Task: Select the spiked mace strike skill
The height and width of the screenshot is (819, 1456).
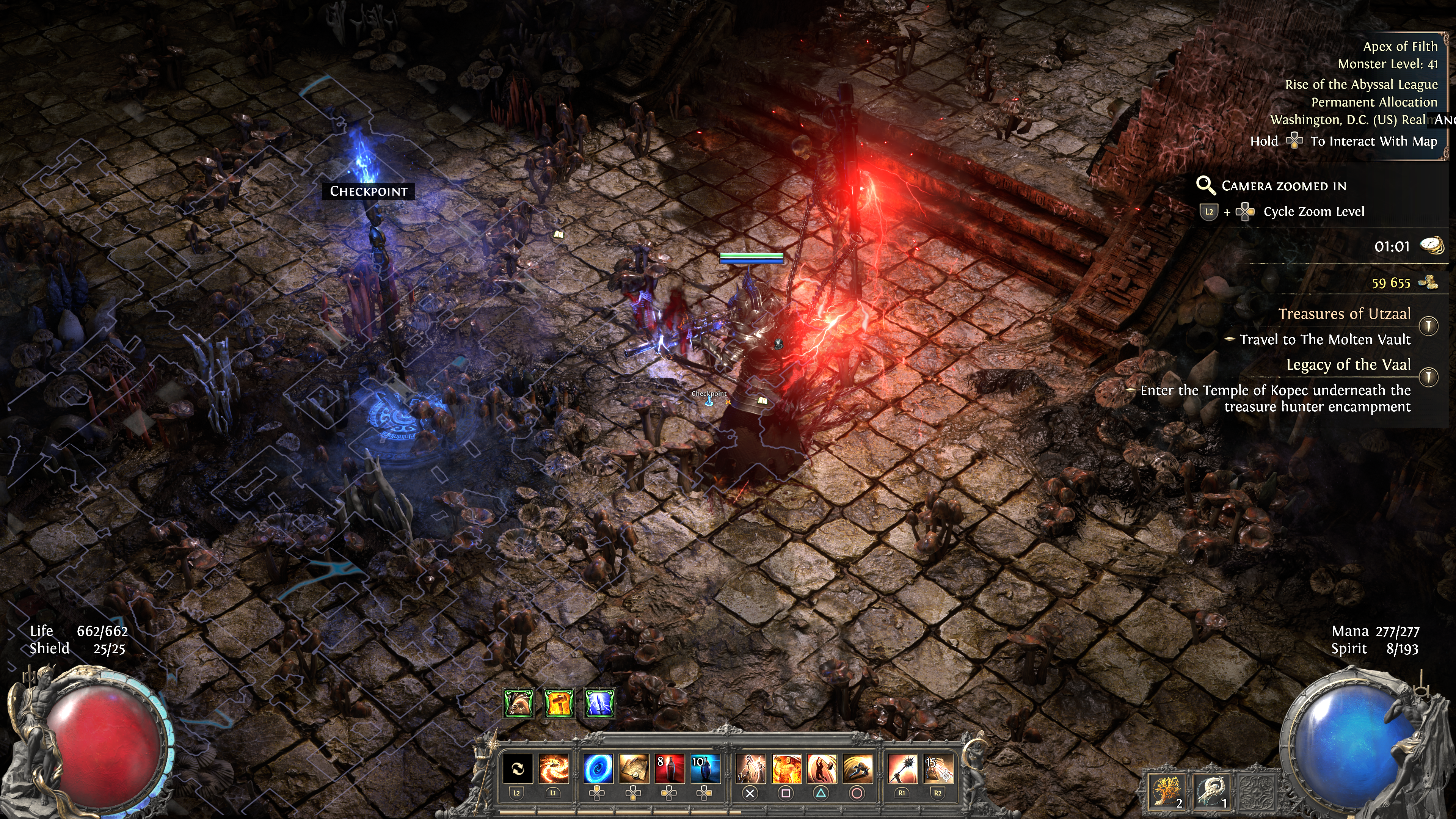Action: 902,769
